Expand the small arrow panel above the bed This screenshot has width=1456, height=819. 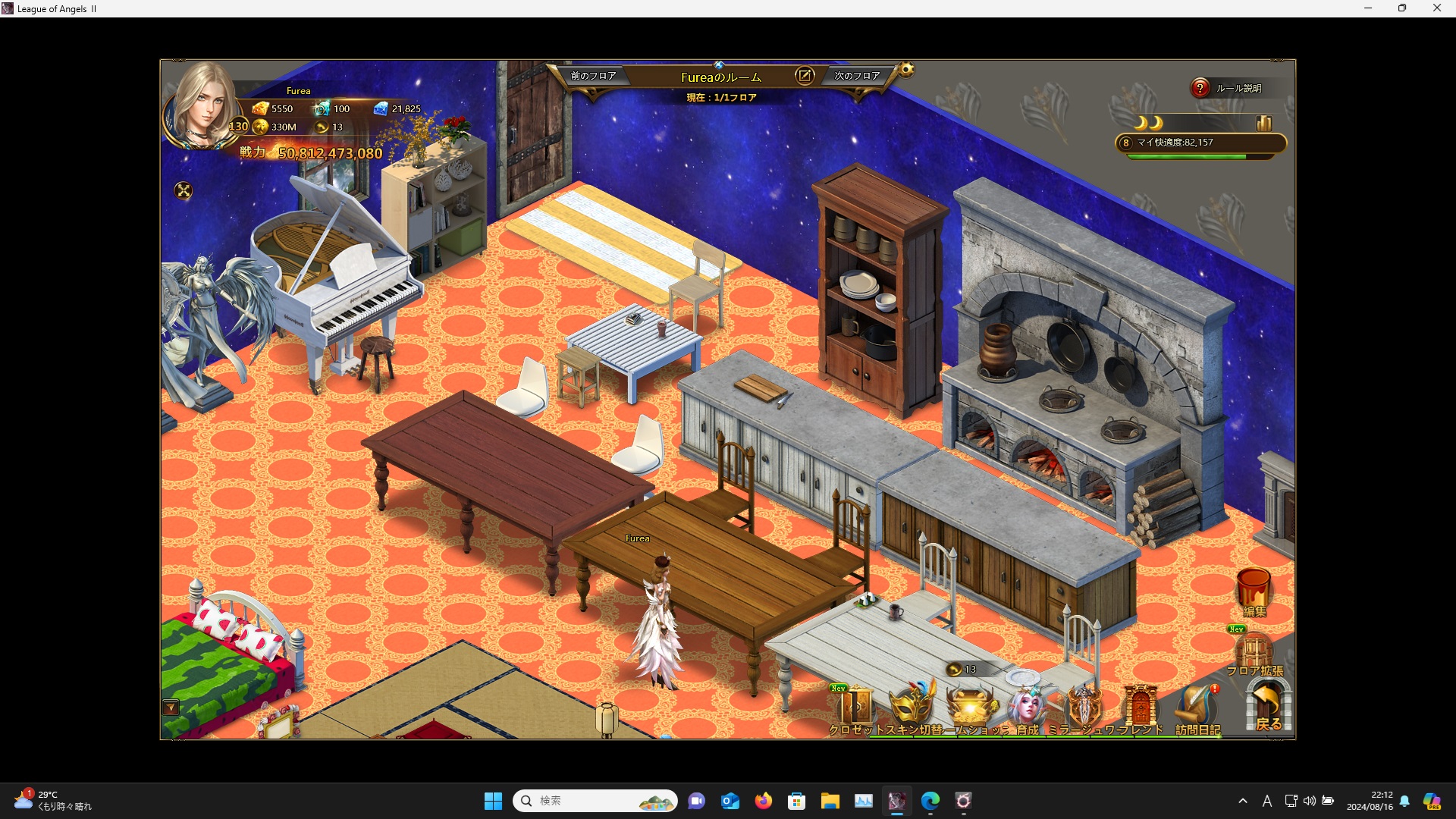tap(171, 708)
